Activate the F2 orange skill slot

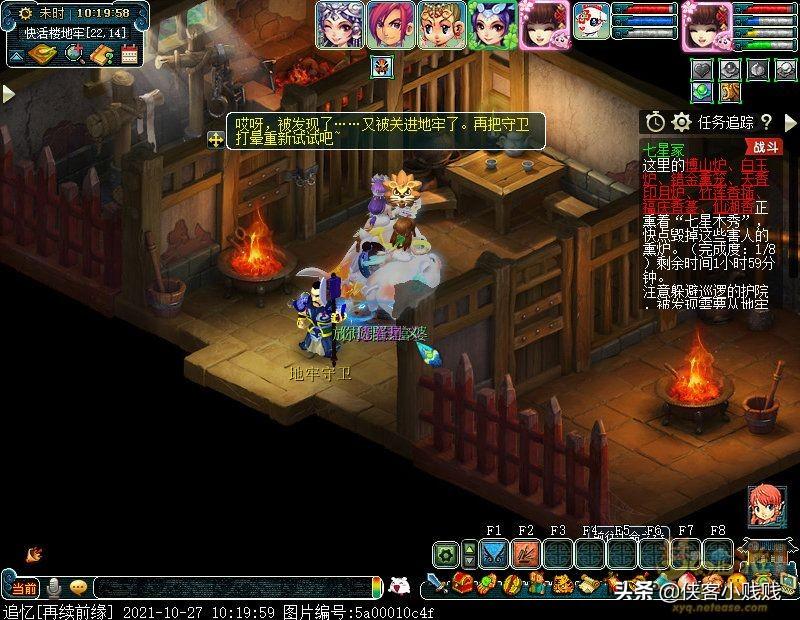pos(525,553)
